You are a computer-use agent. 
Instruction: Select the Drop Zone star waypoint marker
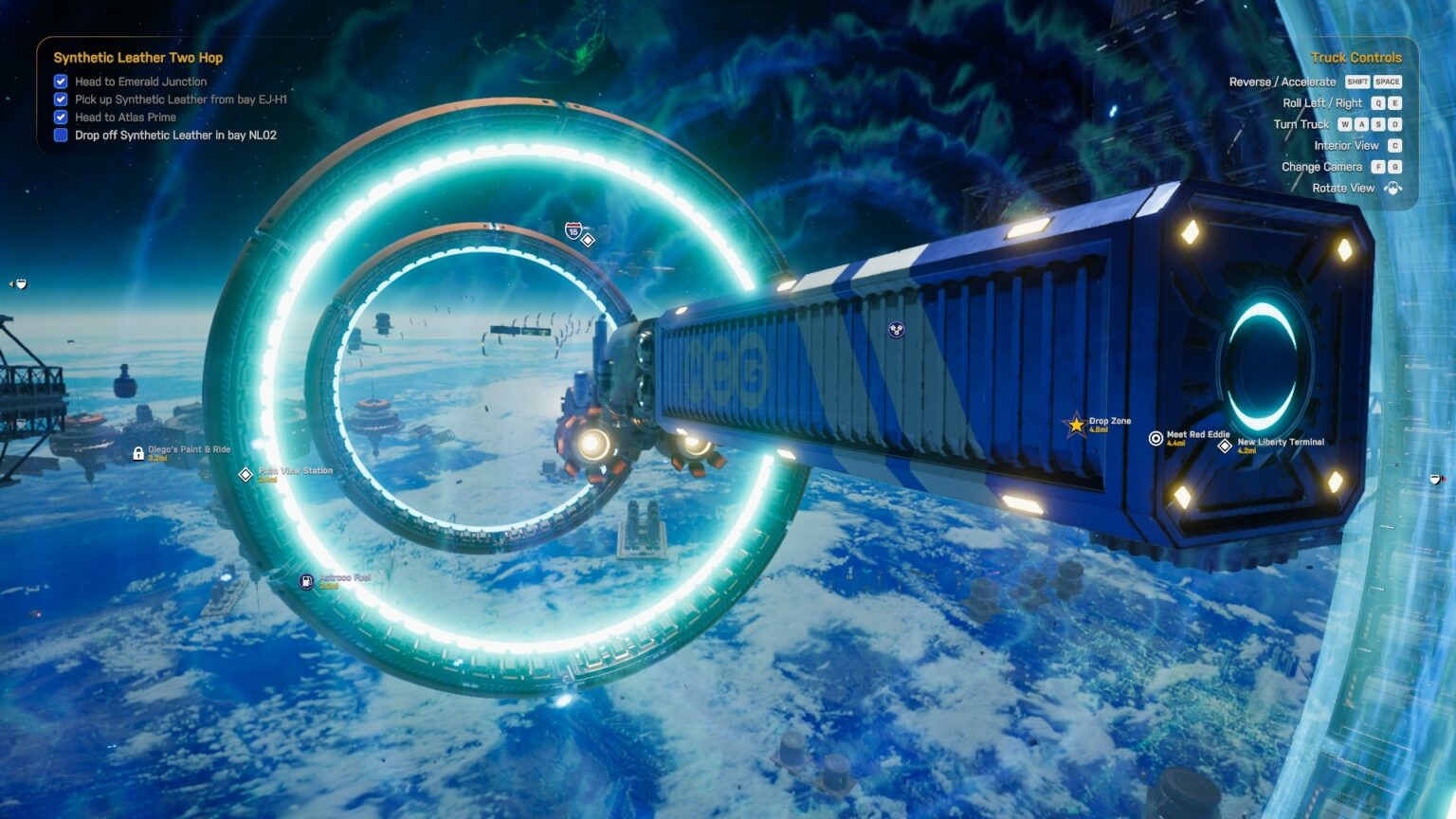pos(1076,425)
